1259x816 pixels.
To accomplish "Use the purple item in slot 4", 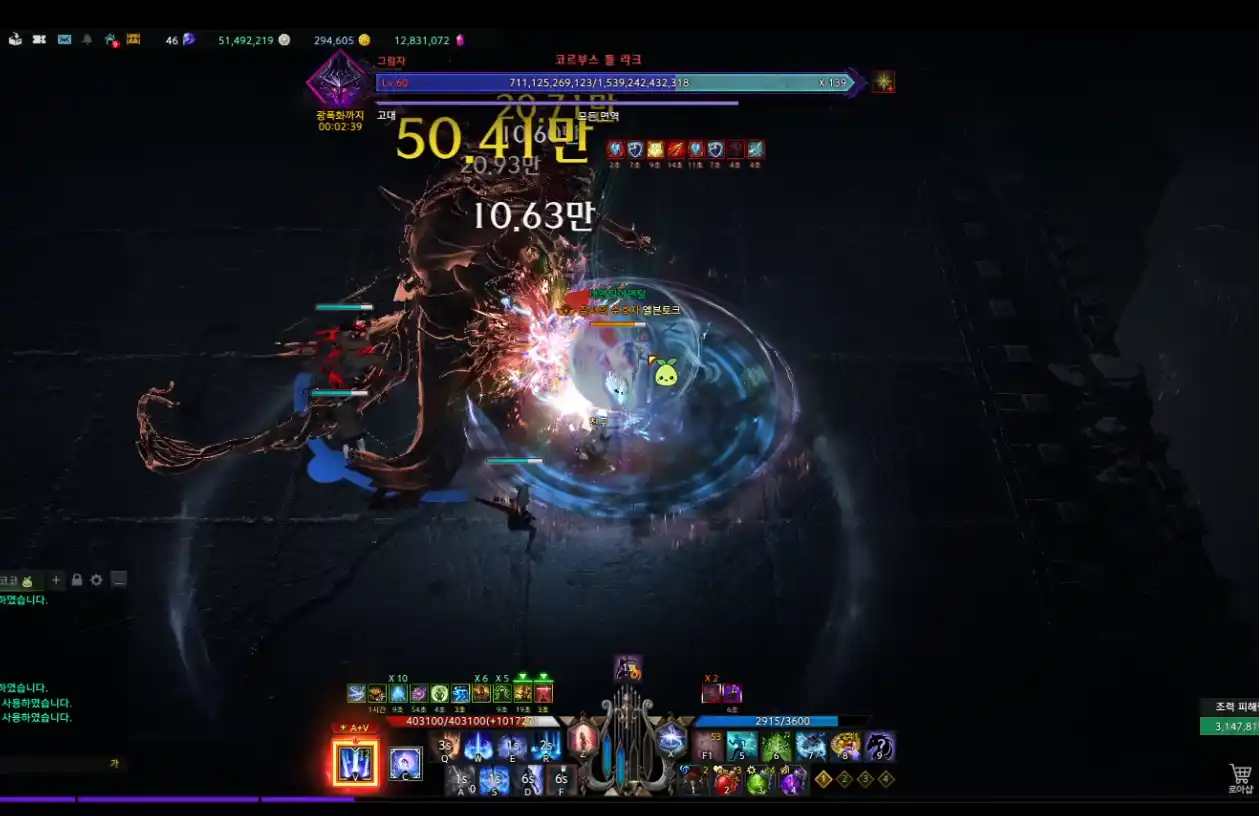I will coord(792,780).
